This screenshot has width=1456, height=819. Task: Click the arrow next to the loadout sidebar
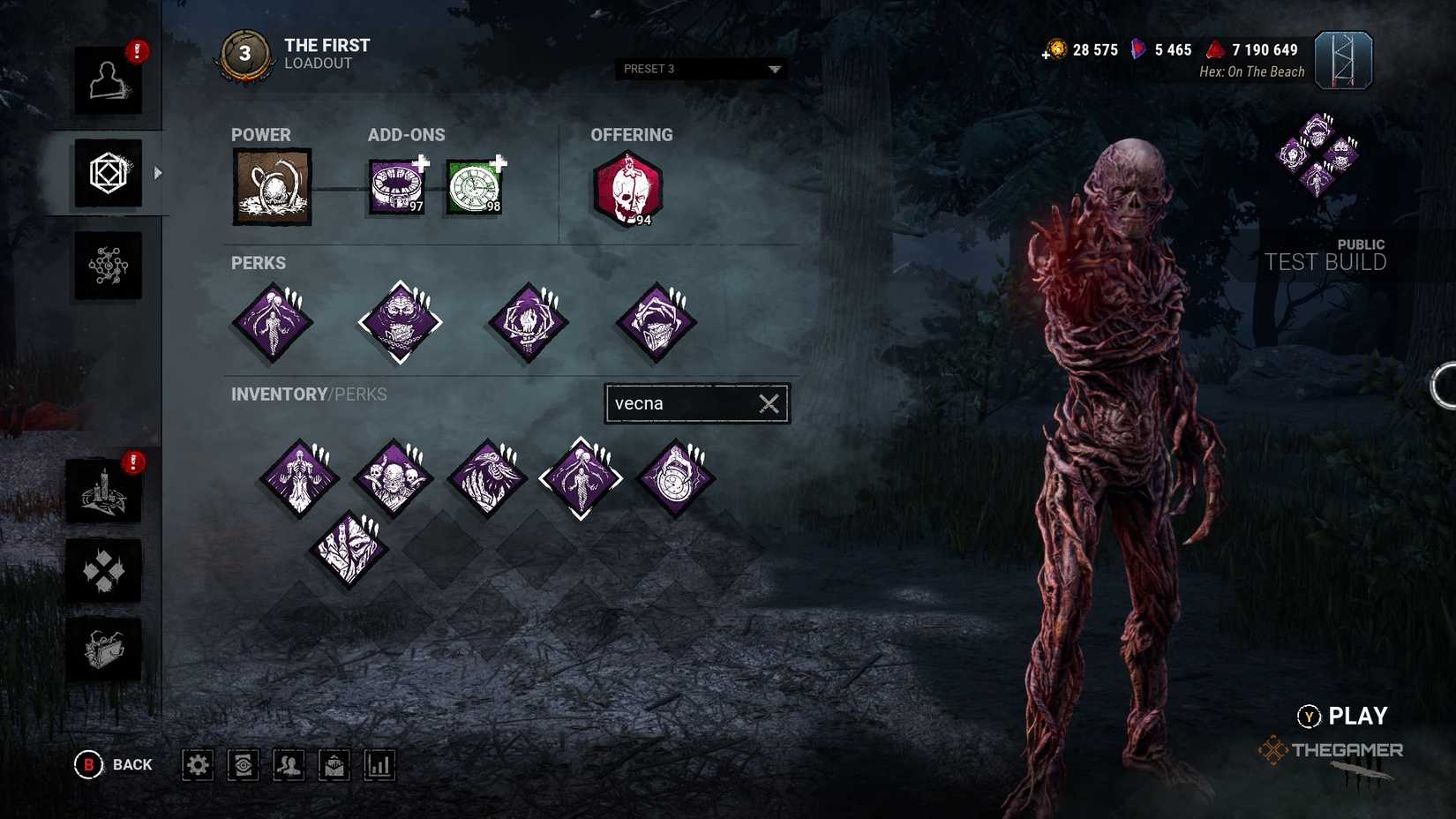(x=157, y=173)
